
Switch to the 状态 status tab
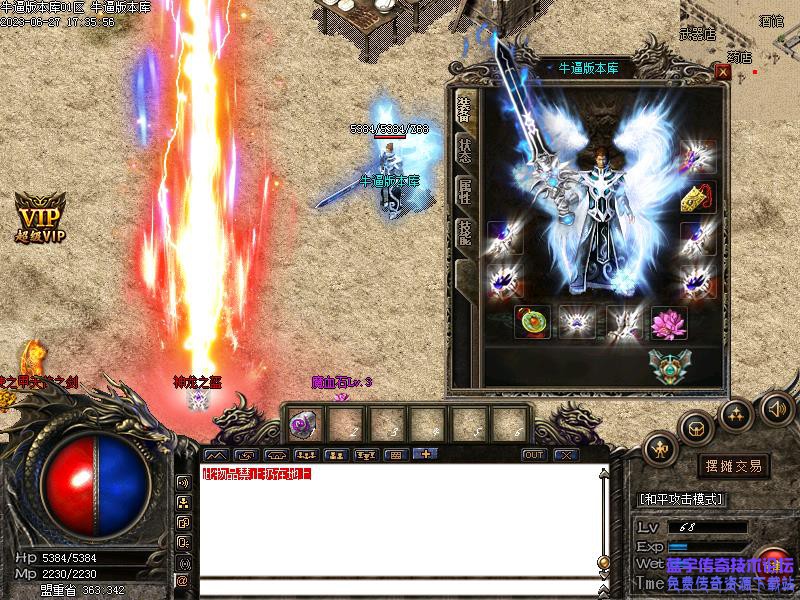point(465,150)
